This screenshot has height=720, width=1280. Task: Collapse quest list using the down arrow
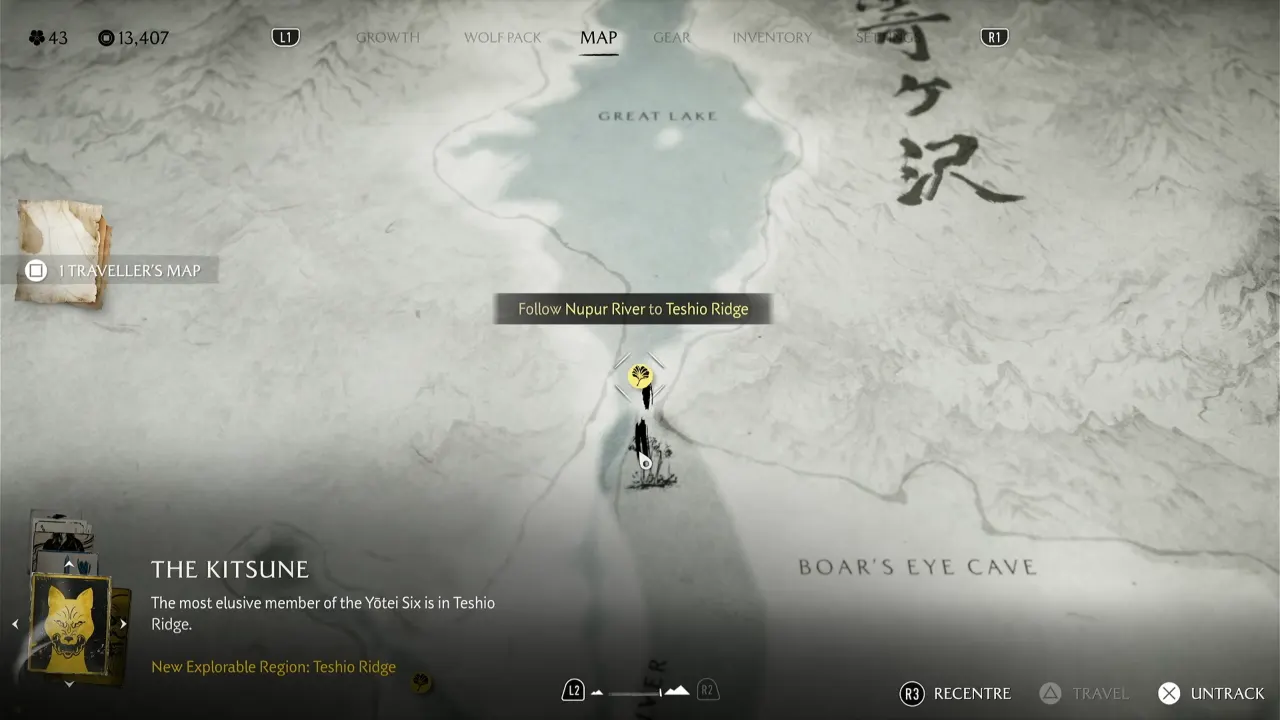[68, 684]
